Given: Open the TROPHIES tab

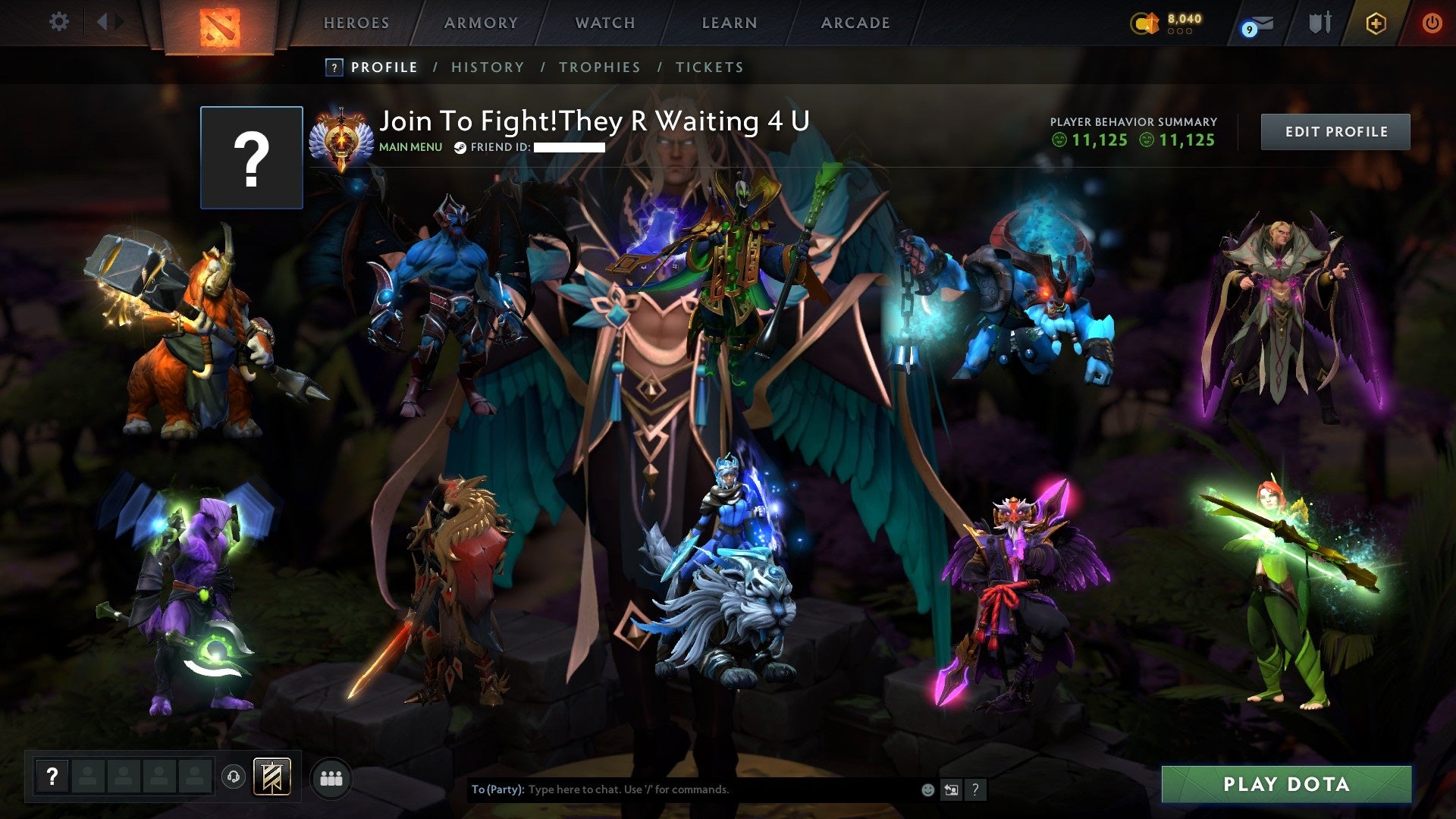Looking at the screenshot, I should 599,67.
